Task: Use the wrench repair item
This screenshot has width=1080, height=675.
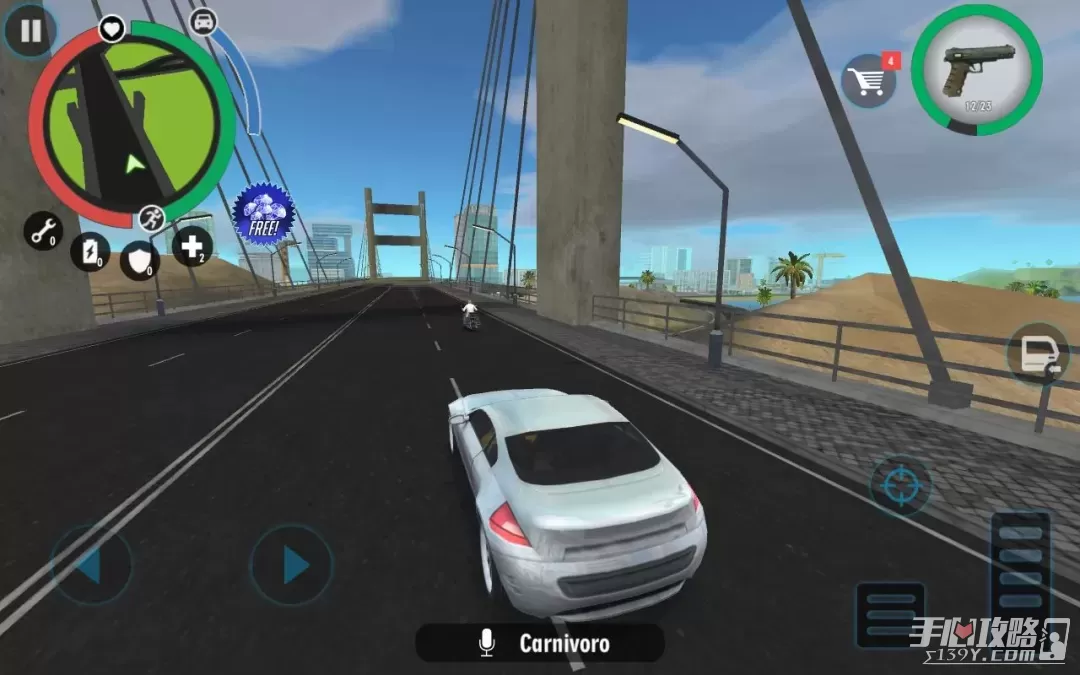Action: 43,232
